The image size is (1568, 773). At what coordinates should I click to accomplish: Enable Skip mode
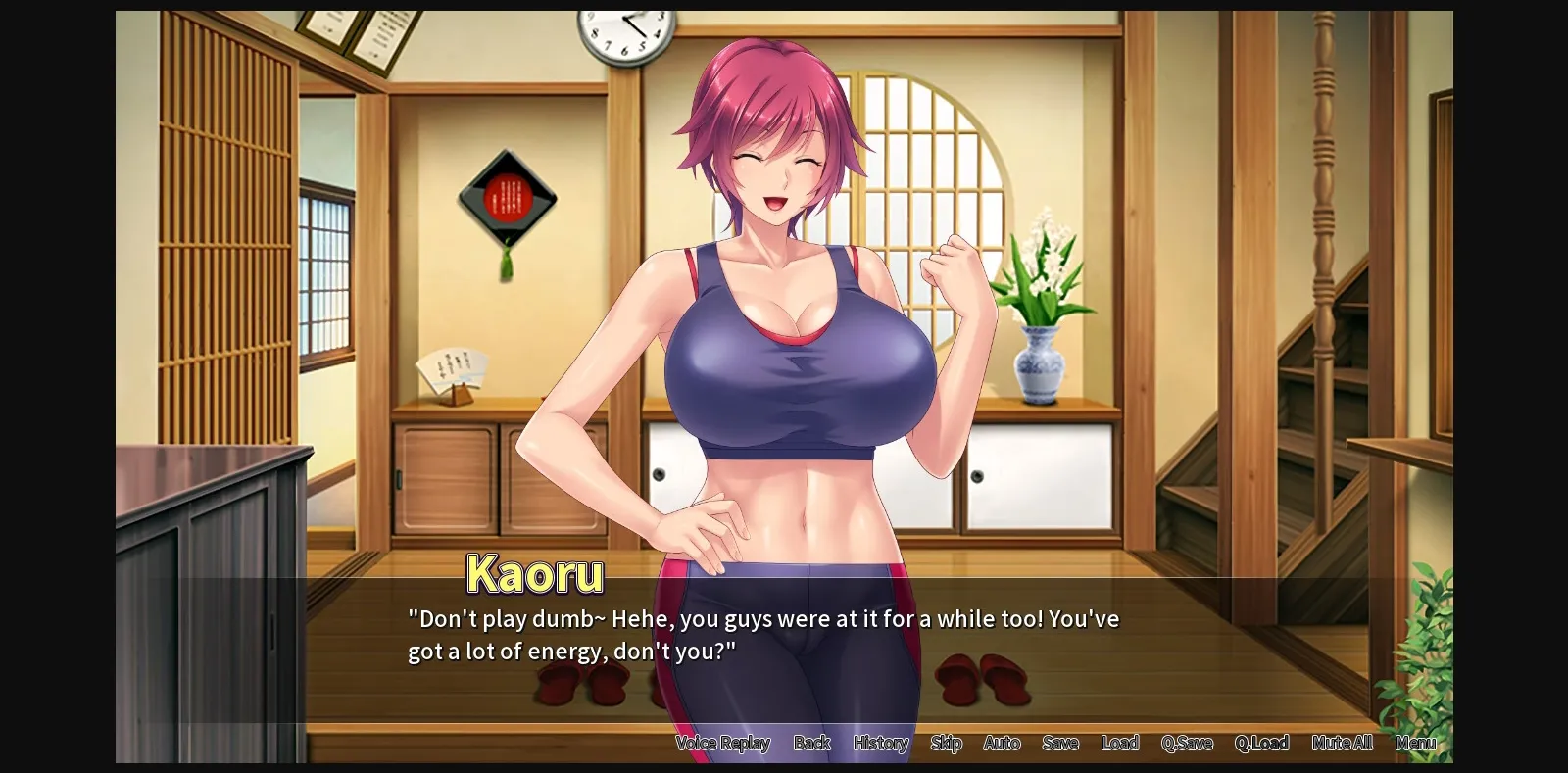(x=946, y=744)
